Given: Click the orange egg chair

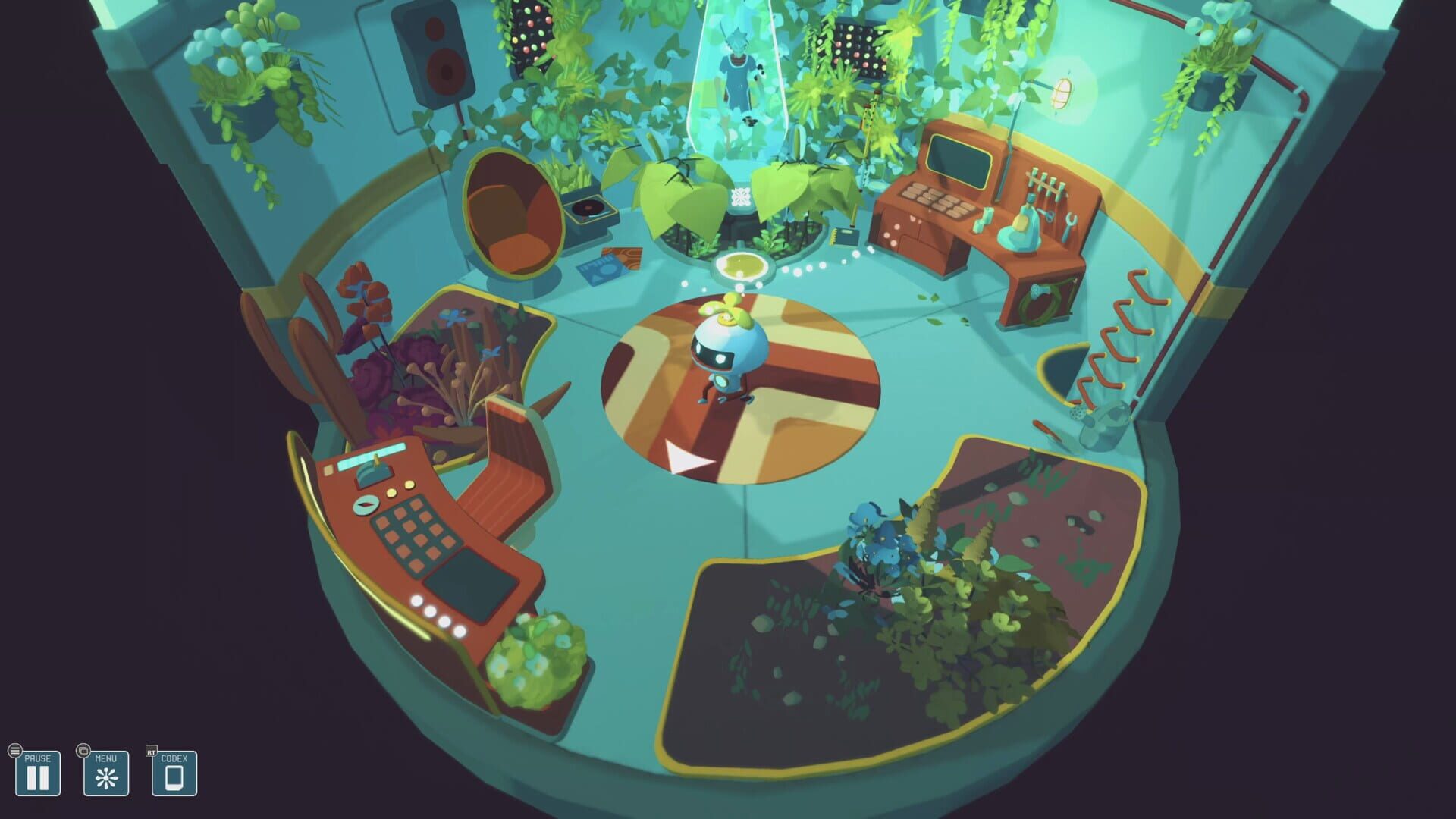Looking at the screenshot, I should coord(510,212).
